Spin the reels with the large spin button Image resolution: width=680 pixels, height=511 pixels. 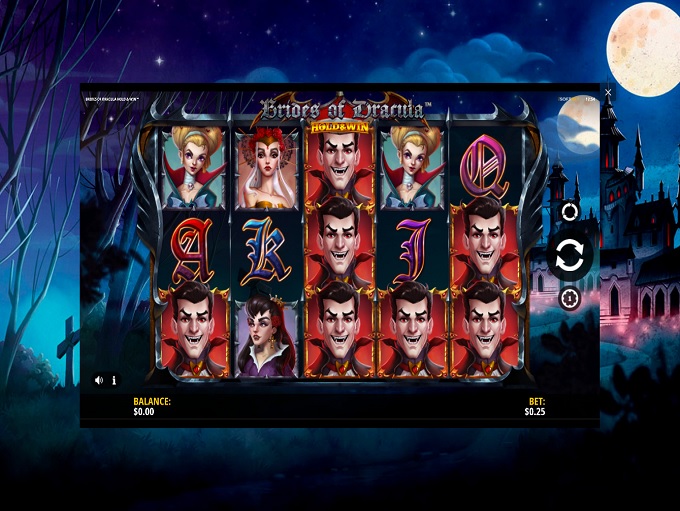click(x=569, y=255)
